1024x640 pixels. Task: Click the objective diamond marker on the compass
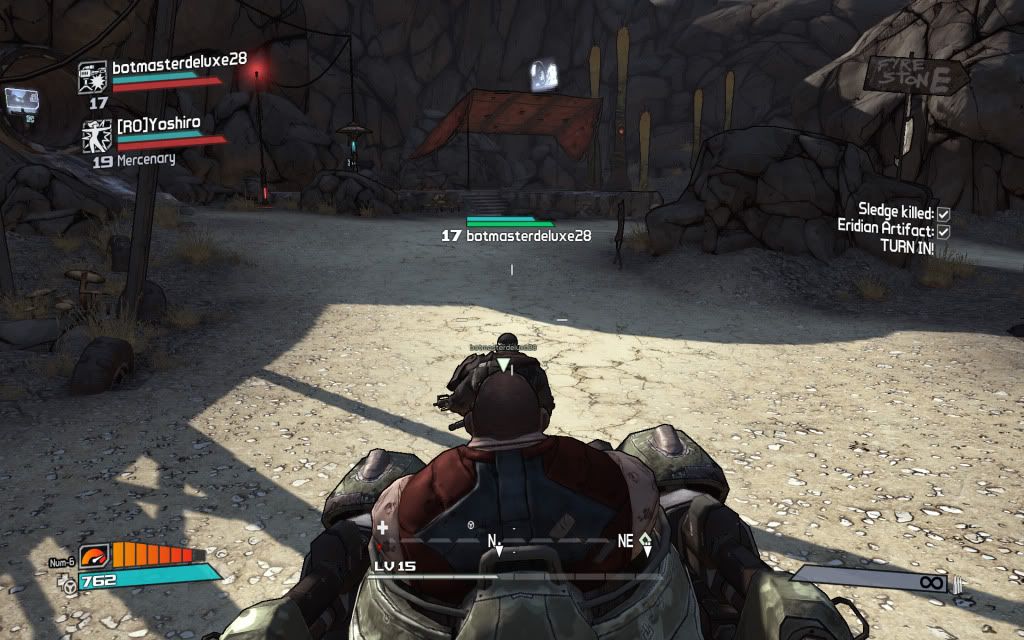coord(646,537)
